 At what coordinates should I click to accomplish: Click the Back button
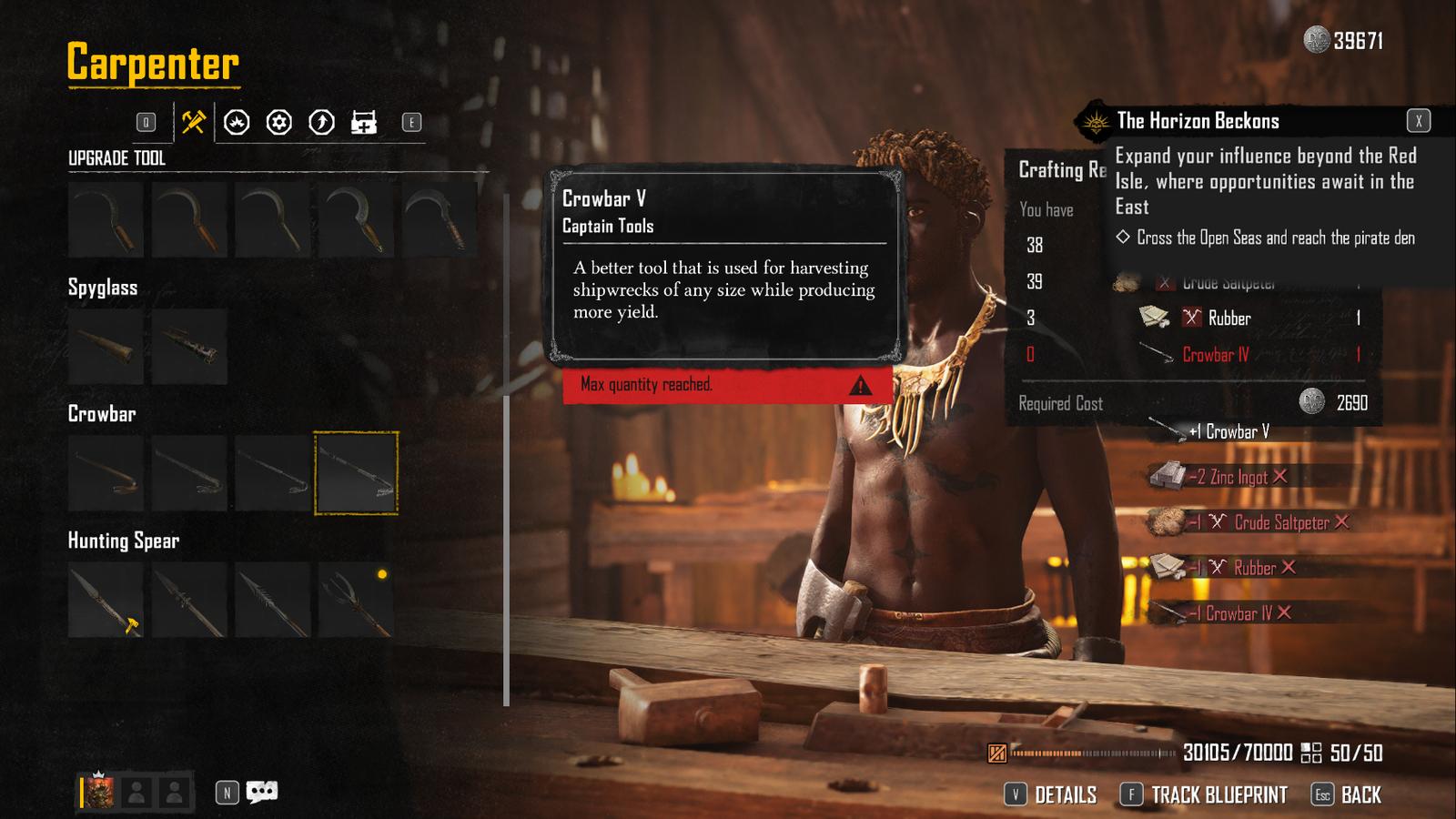(x=1348, y=795)
